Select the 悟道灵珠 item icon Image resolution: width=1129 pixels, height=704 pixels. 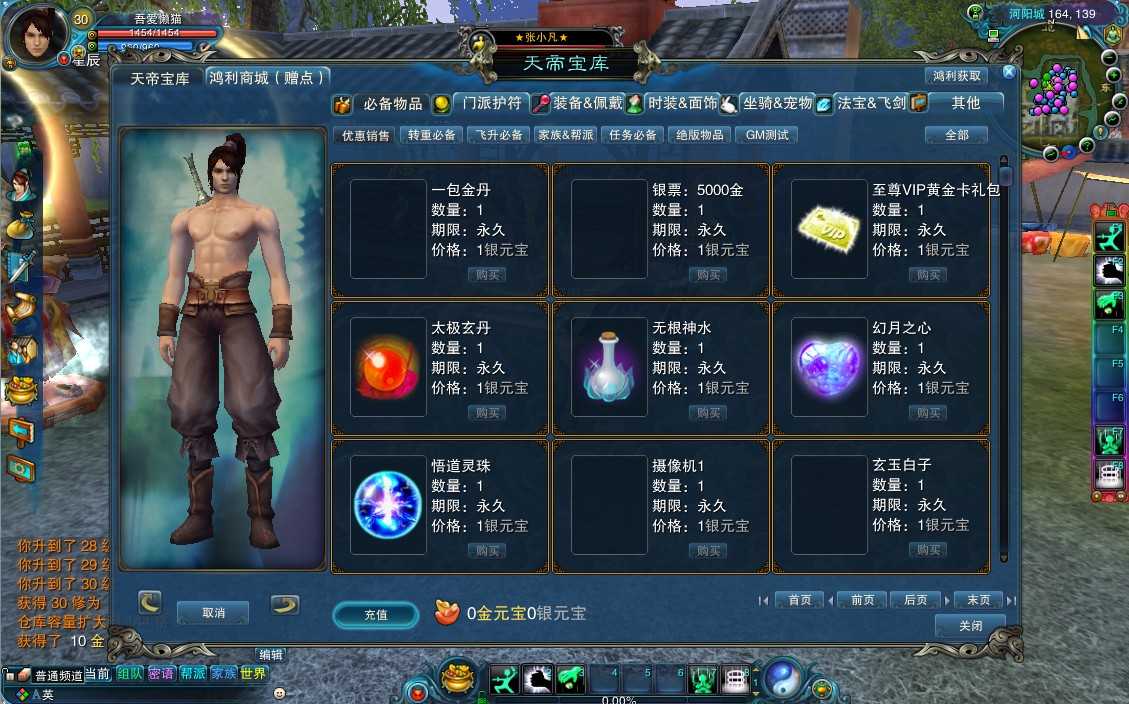(x=389, y=504)
